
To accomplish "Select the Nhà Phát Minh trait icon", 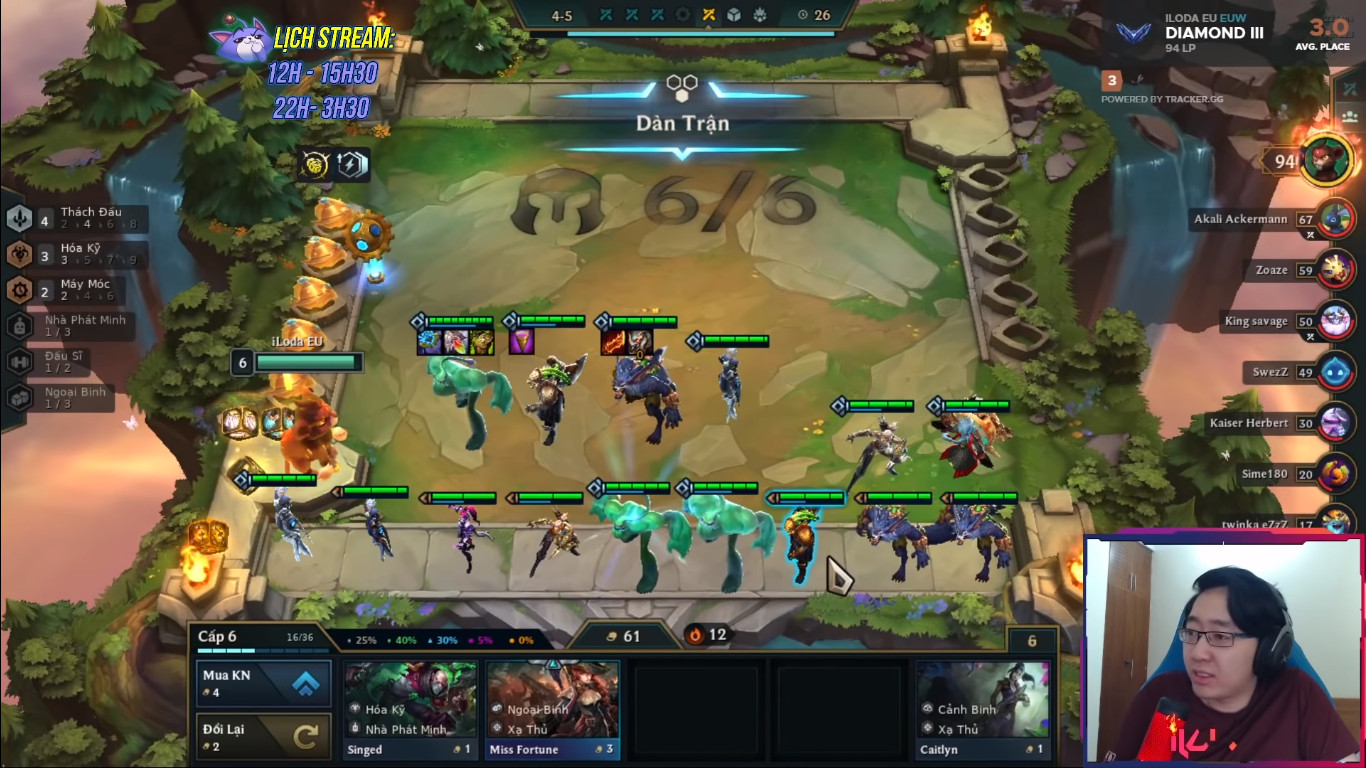I will 19,326.
